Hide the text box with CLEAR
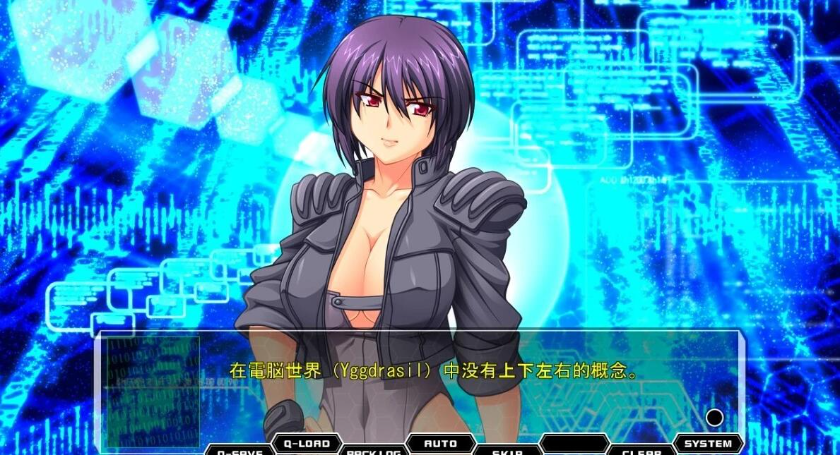Screen dimensions: 840x455 (642, 450)
